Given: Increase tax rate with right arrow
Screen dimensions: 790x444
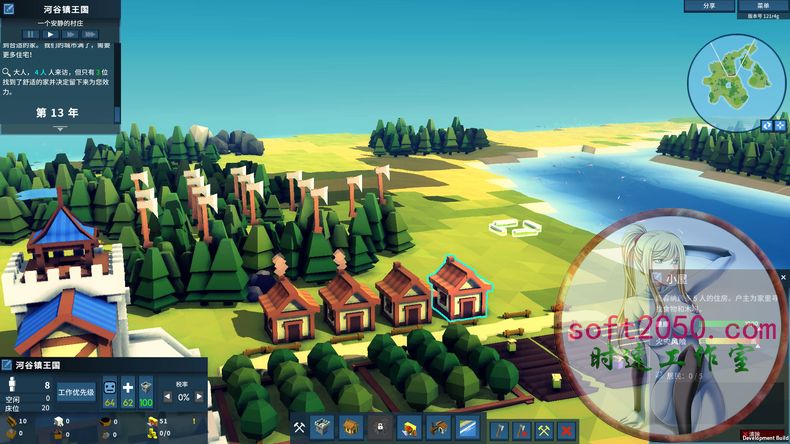Looking at the screenshot, I should (198, 397).
